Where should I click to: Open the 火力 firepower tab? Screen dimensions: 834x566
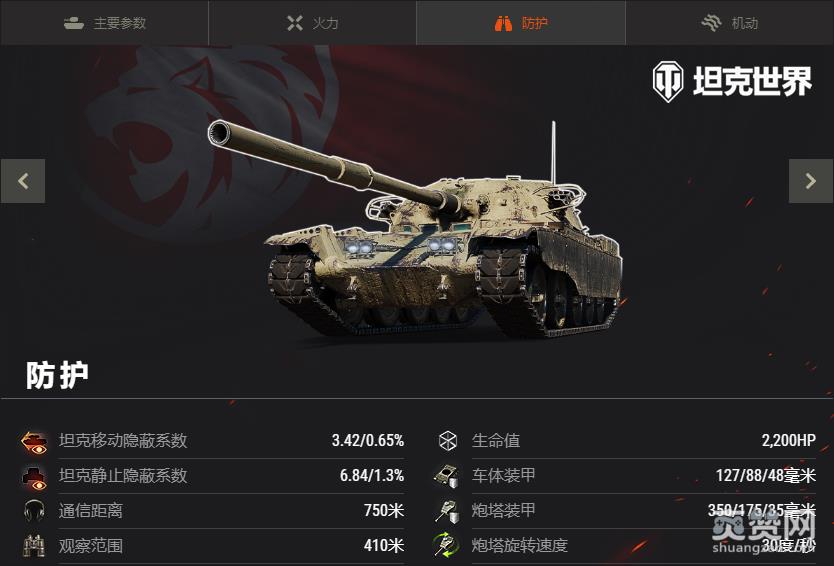click(x=312, y=23)
